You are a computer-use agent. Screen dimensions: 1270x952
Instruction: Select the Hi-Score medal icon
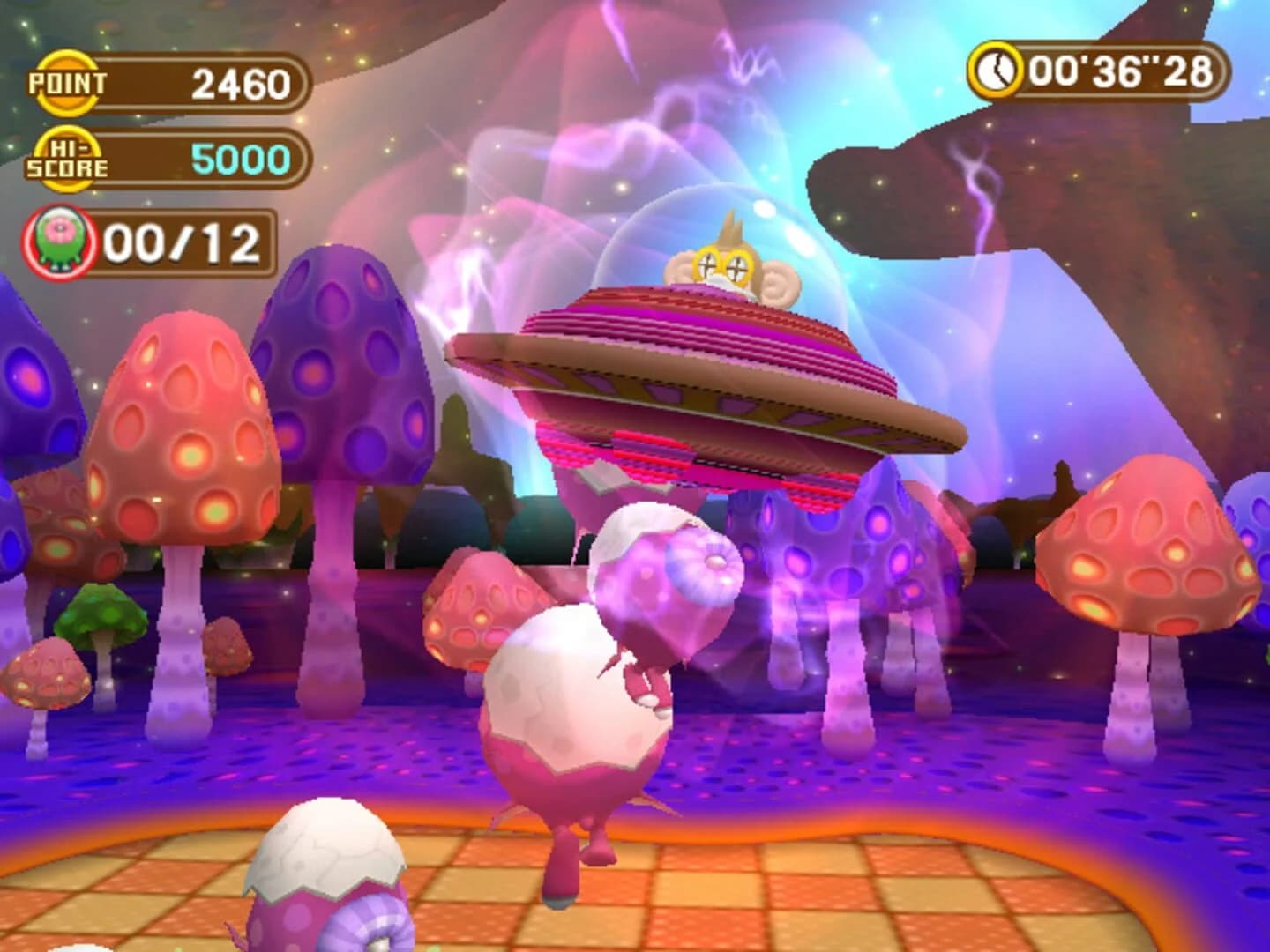click(x=63, y=159)
